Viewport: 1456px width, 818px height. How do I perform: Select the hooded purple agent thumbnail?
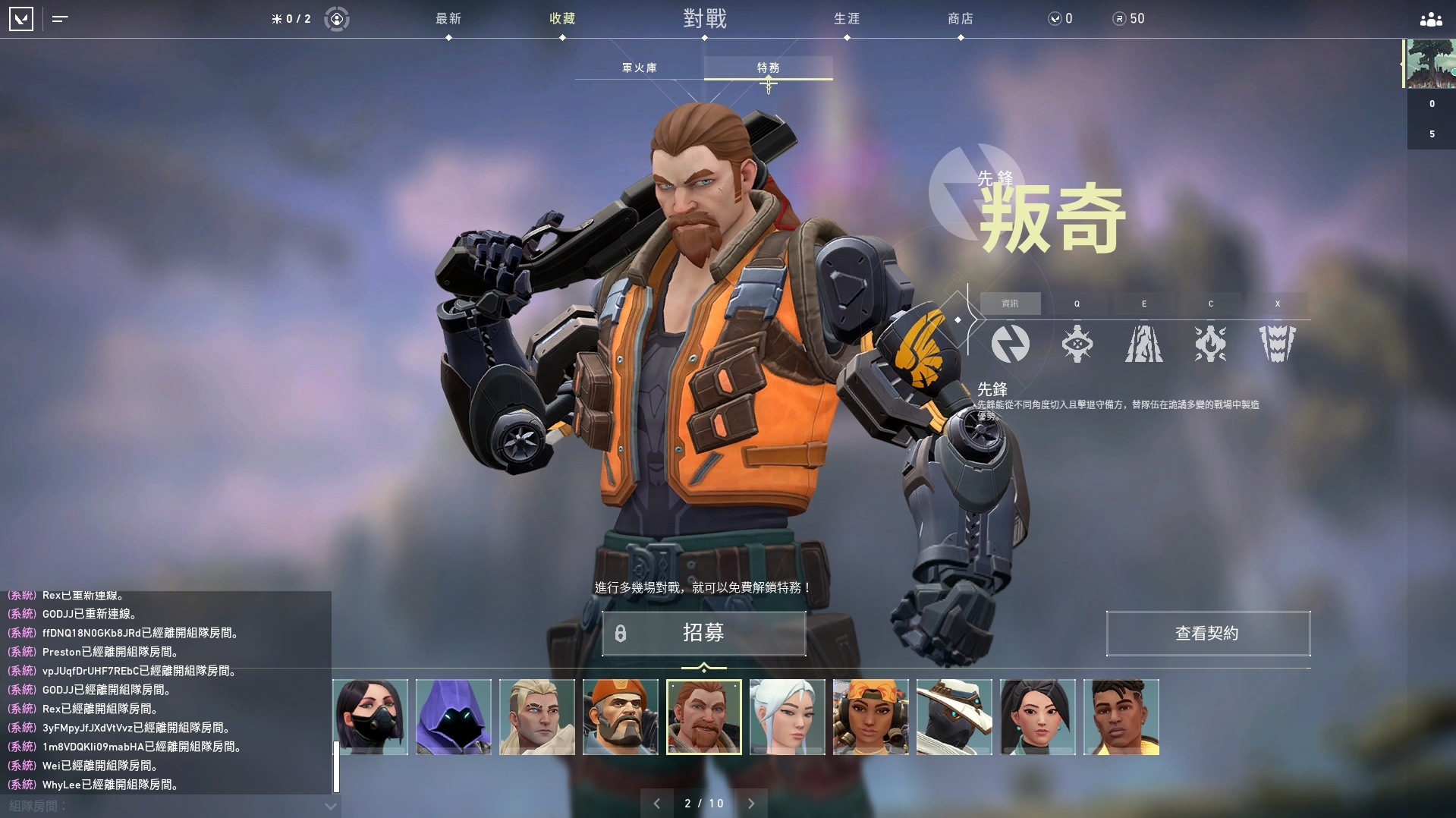tap(453, 716)
